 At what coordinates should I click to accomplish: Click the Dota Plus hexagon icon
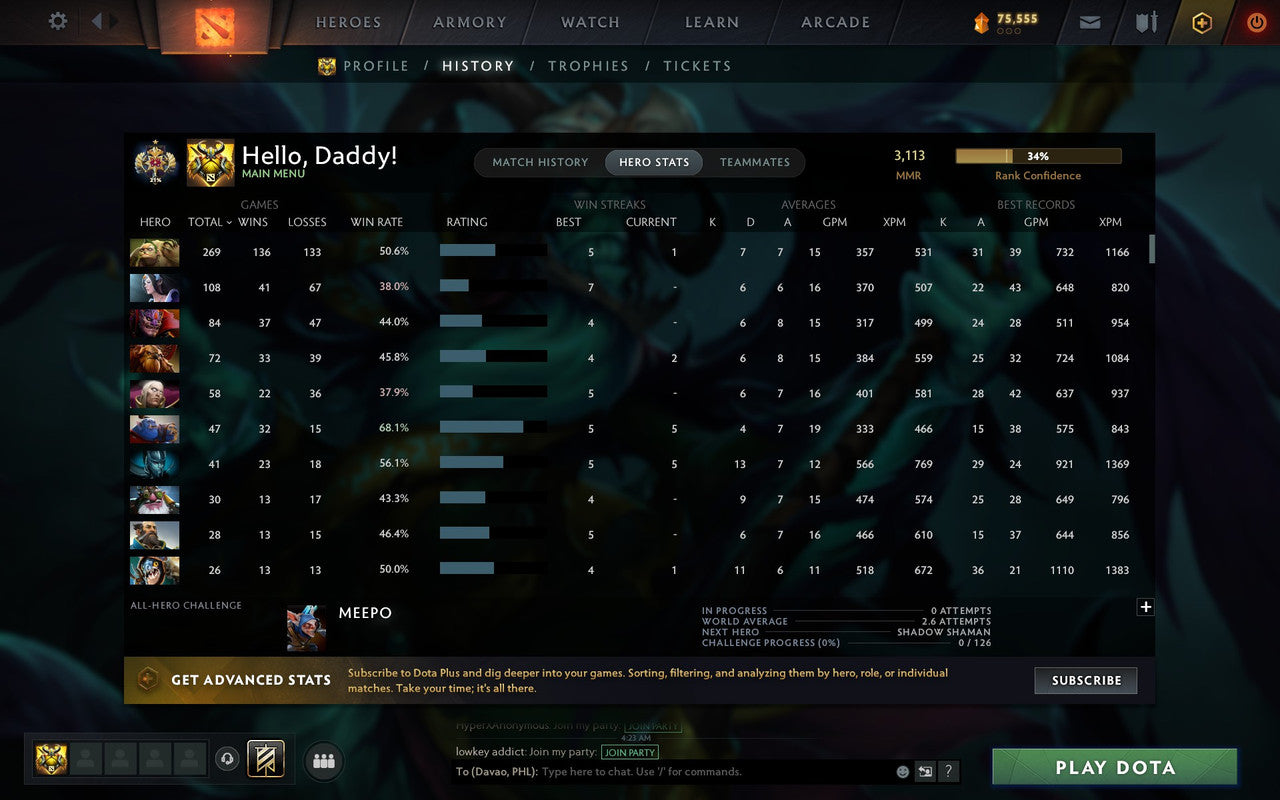(1201, 22)
